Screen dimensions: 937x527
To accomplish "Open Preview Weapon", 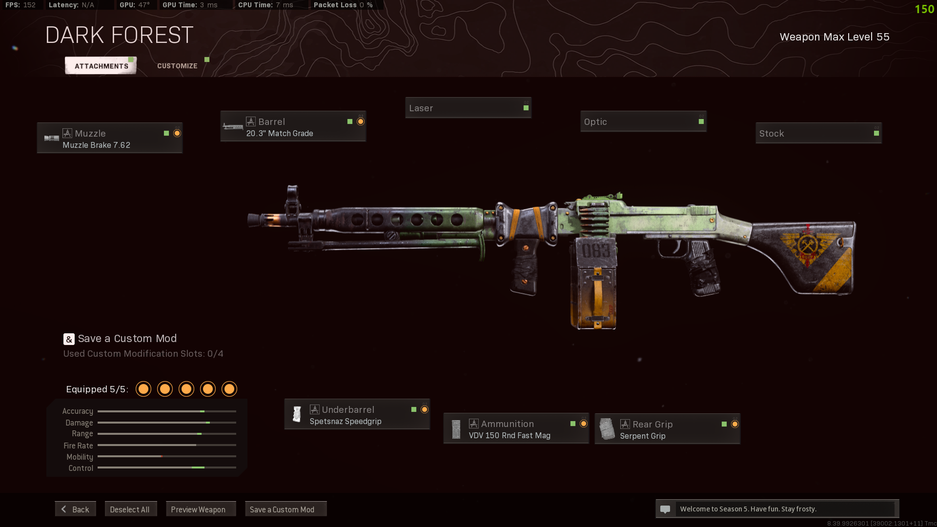I will tap(199, 509).
